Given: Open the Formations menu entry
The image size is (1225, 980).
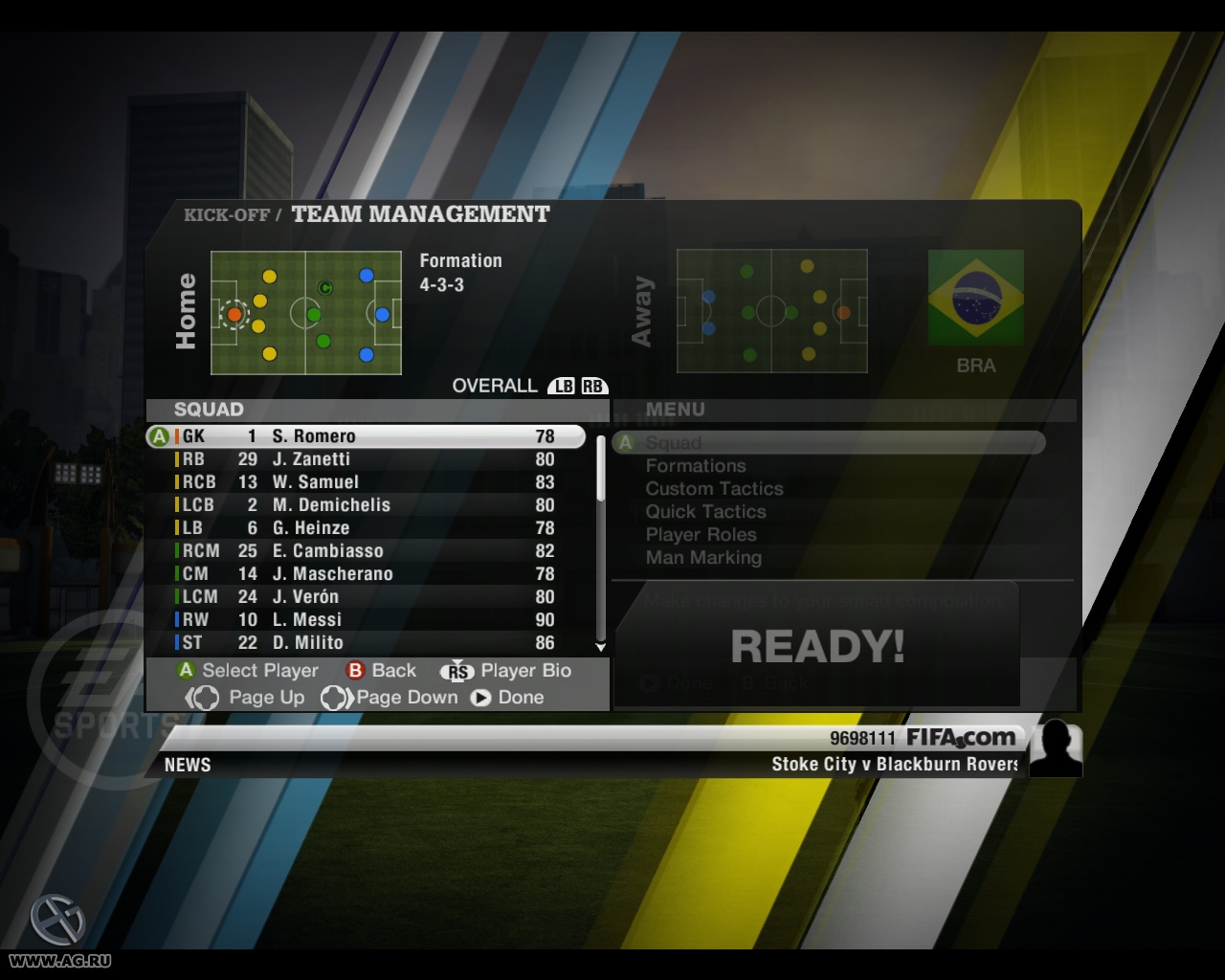Looking at the screenshot, I should pyautogui.click(x=696, y=466).
